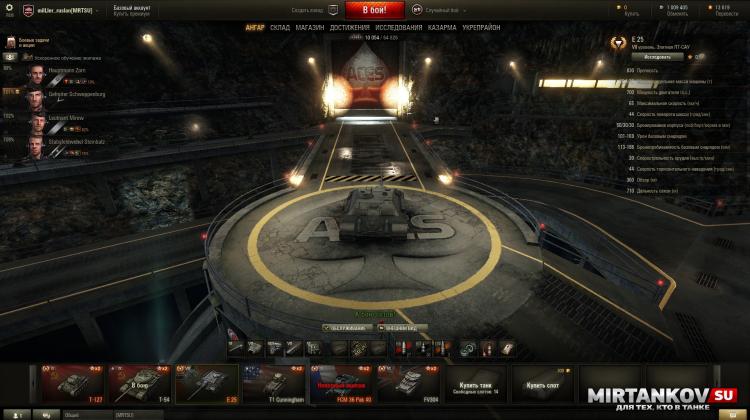750x420 pixels.
Task: Pick the FV304 tank from carousel
Action: click(x=406, y=383)
